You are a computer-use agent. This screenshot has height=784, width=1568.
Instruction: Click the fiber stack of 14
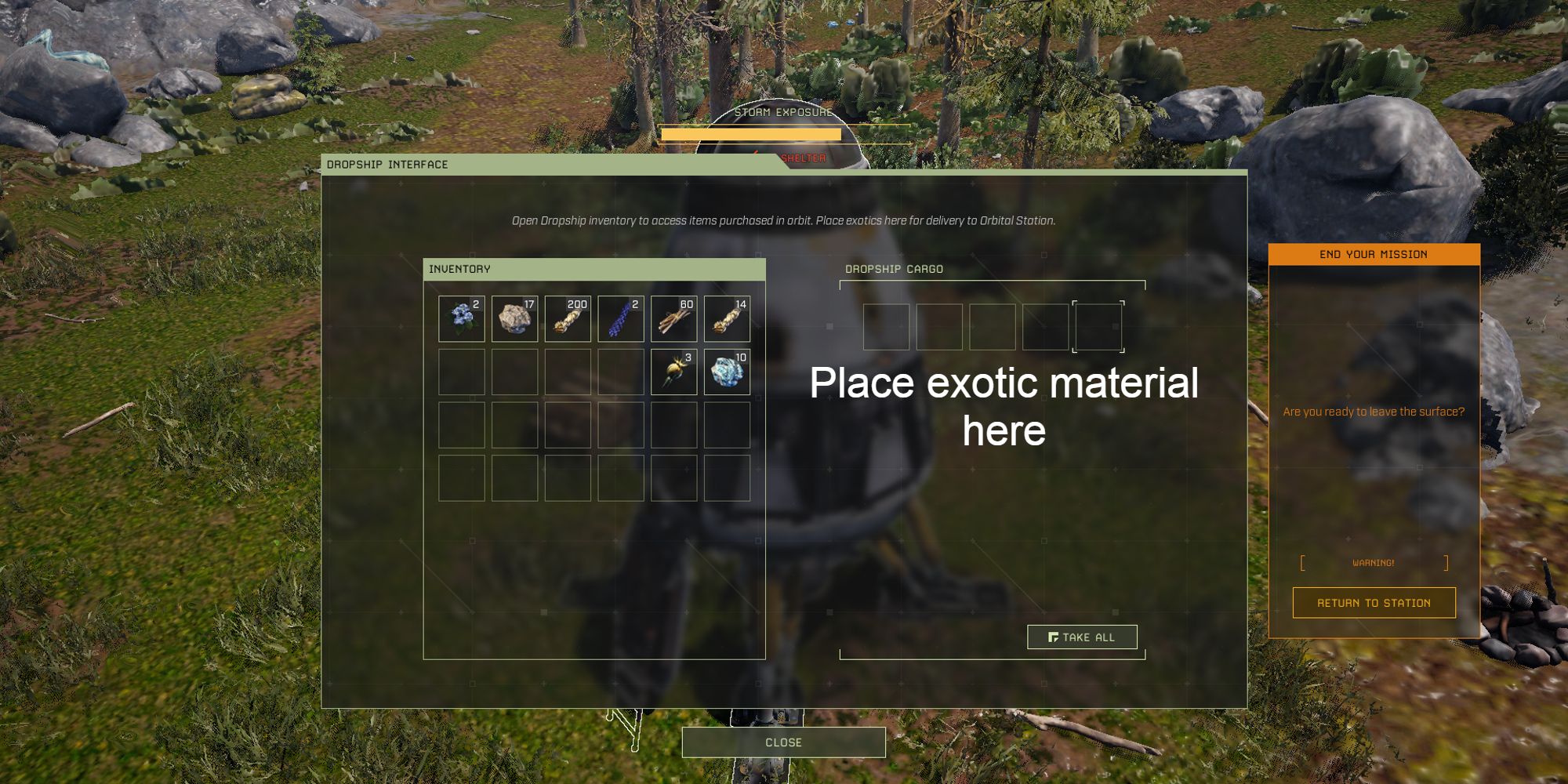pyautogui.click(x=725, y=318)
